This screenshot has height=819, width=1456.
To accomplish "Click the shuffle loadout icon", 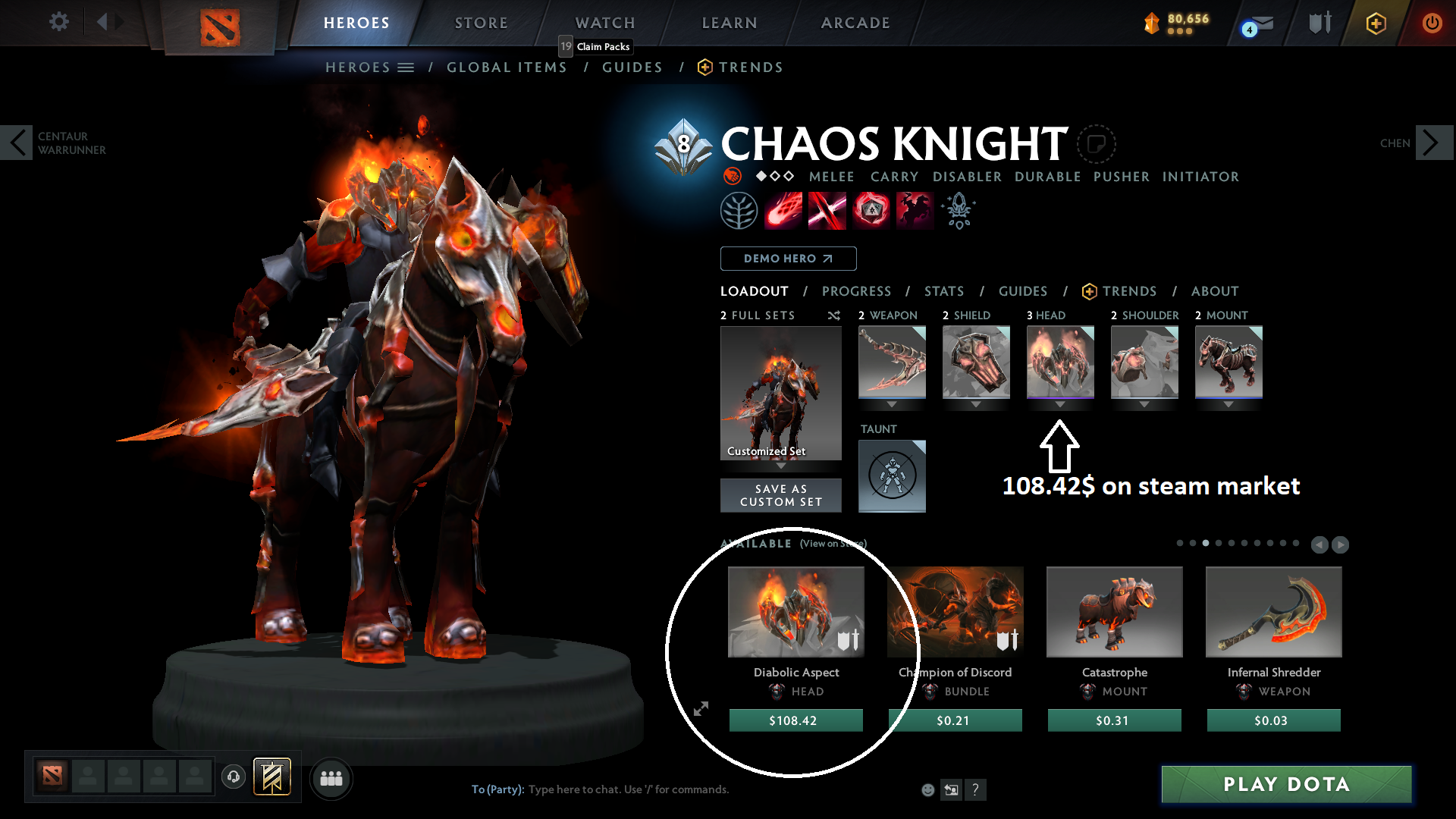I will coord(833,315).
